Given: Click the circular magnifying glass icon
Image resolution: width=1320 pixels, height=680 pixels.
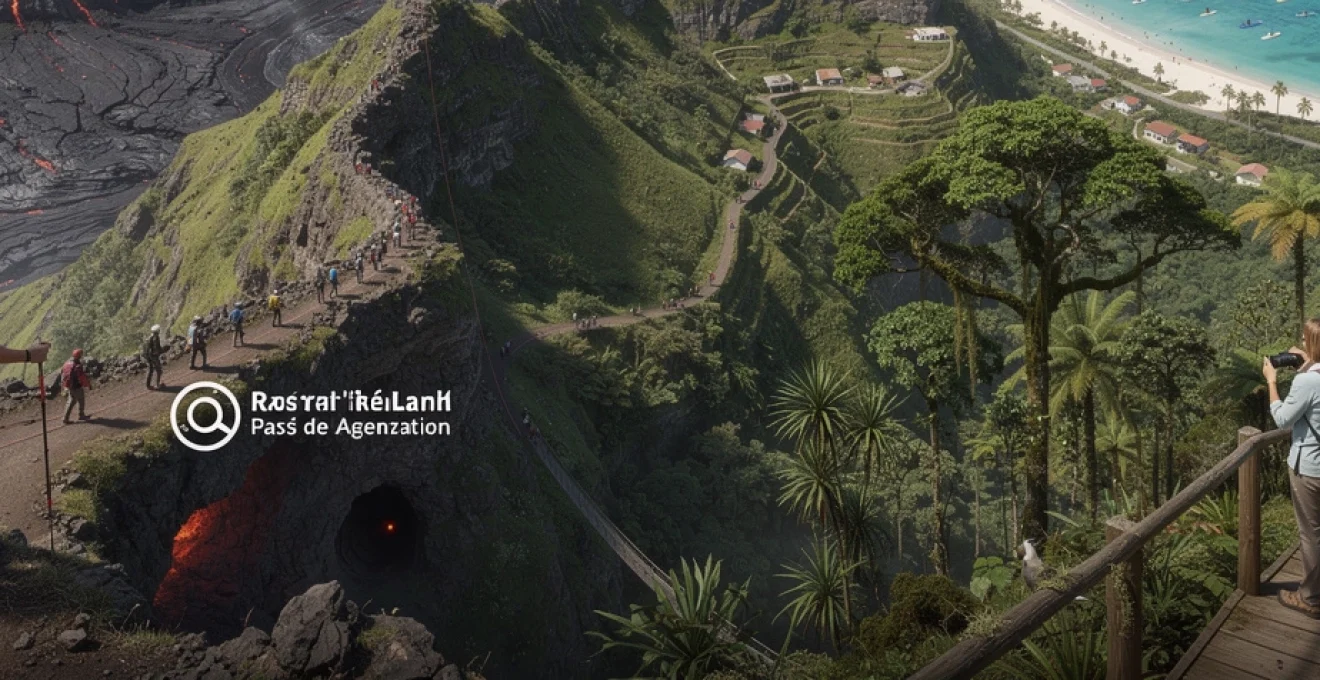Looking at the screenshot, I should click(x=205, y=416).
